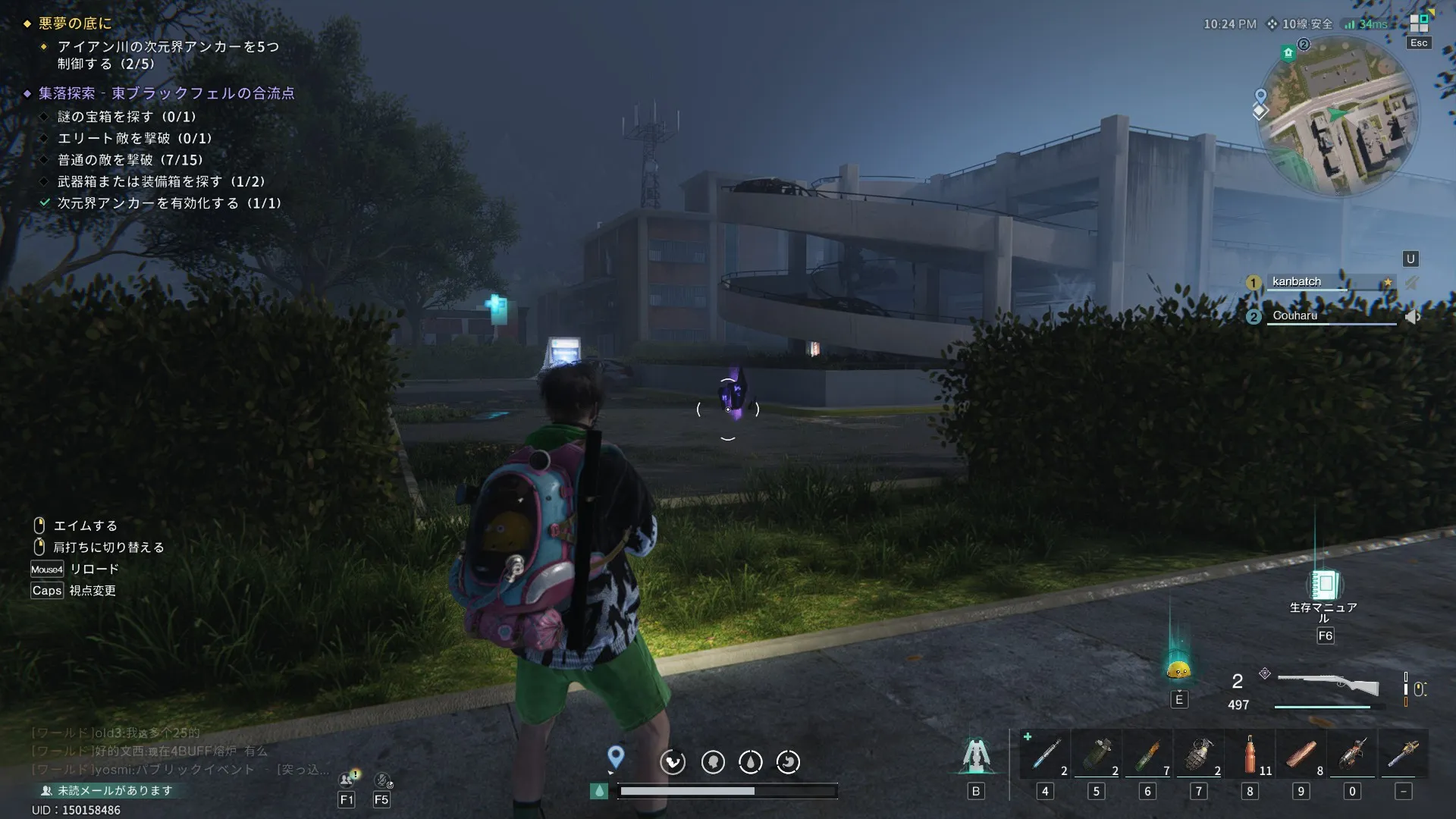Open the unread mail notification
The height and width of the screenshot is (819, 1456).
point(107,790)
